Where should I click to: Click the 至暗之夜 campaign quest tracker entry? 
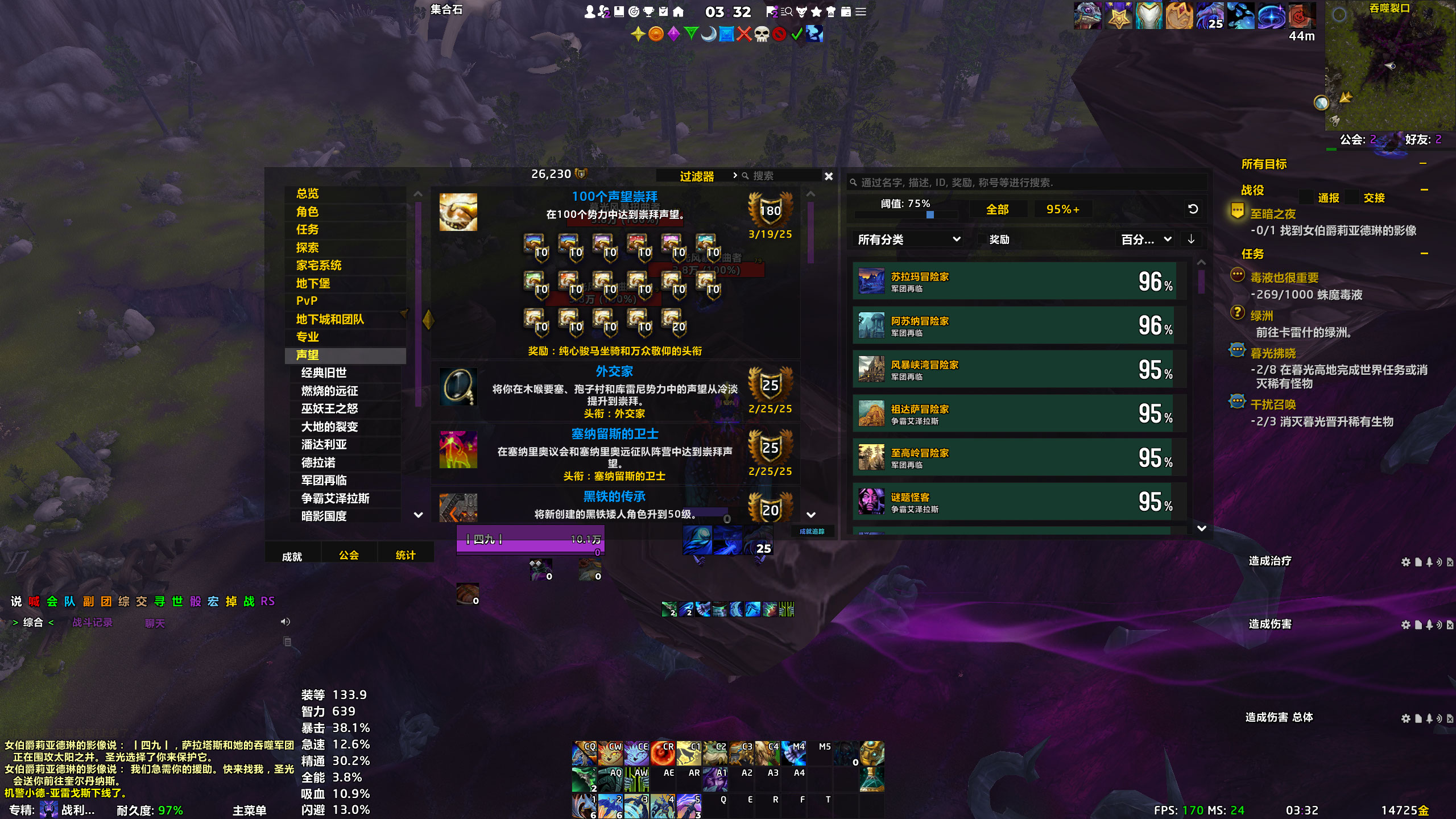[x=1273, y=214]
